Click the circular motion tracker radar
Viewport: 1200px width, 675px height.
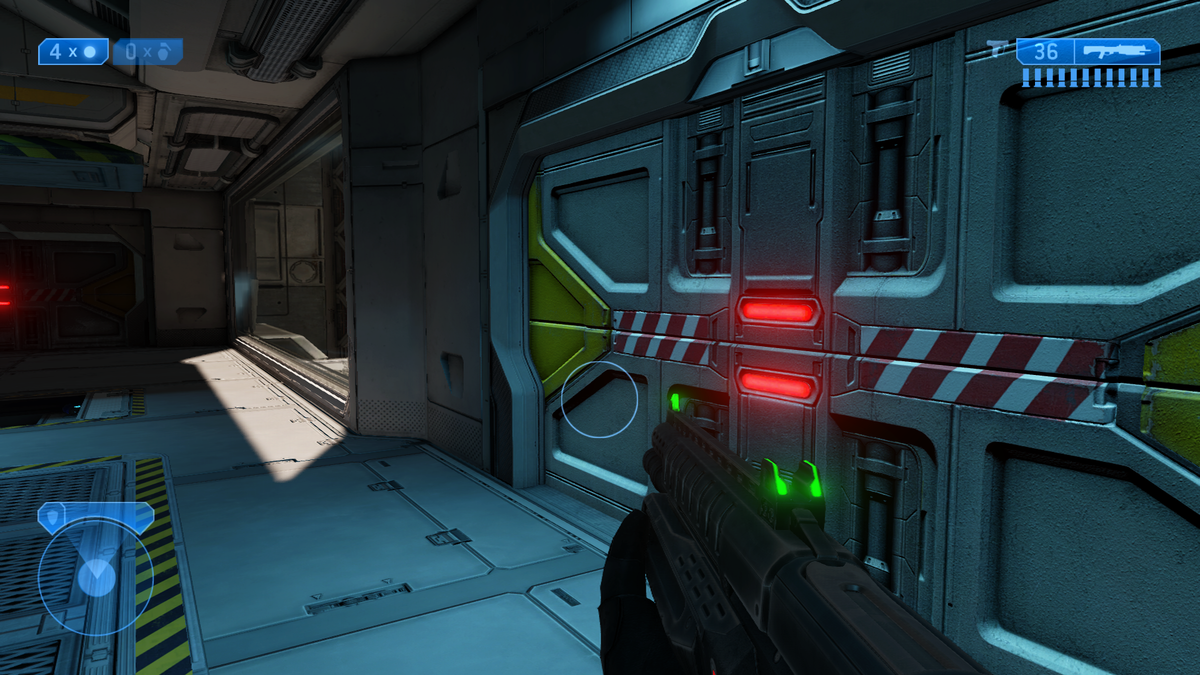[96, 575]
